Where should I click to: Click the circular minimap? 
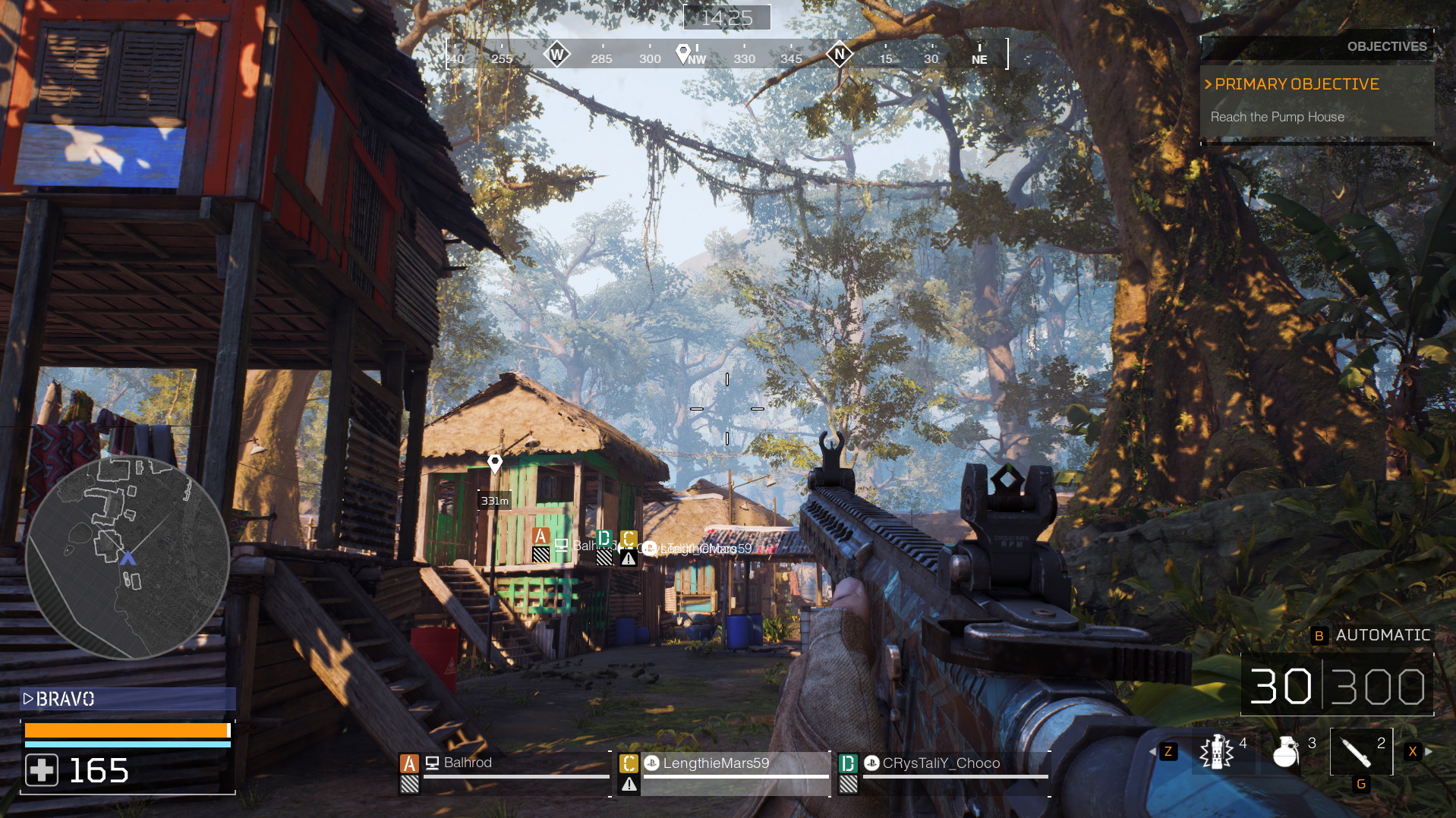point(128,558)
